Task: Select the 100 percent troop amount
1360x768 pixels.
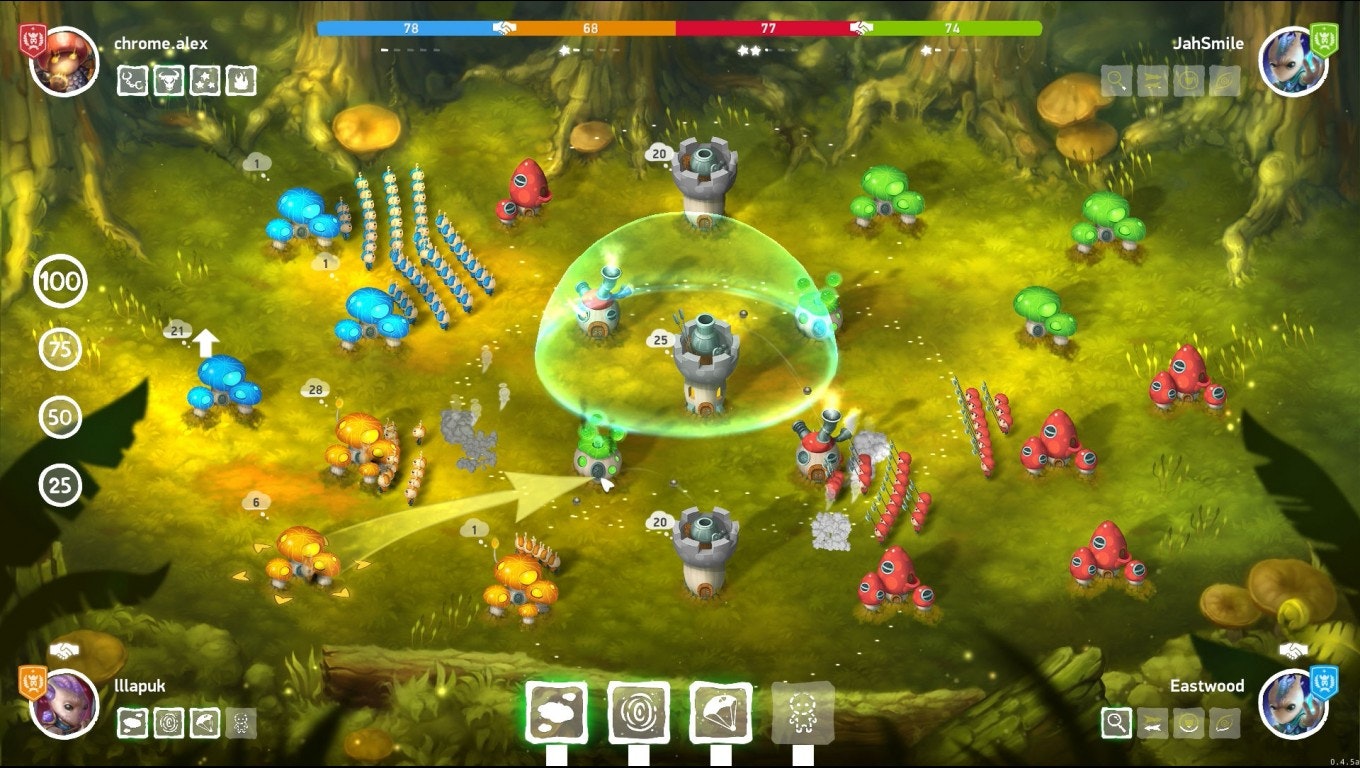Action: point(60,281)
